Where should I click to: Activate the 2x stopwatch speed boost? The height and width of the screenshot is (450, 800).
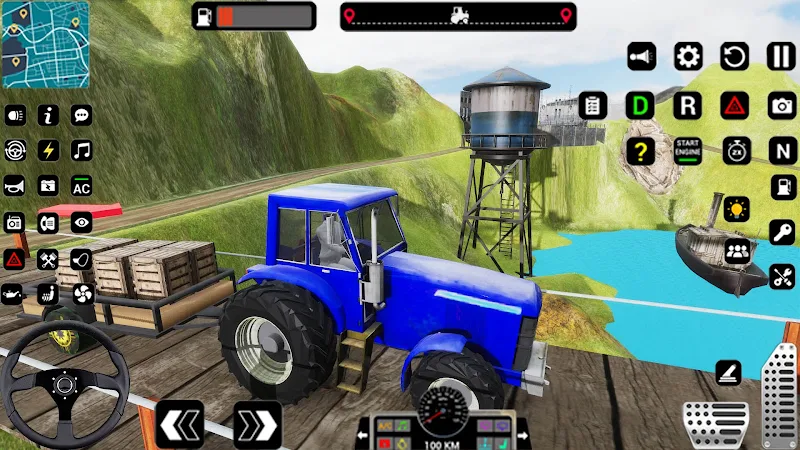(x=735, y=152)
